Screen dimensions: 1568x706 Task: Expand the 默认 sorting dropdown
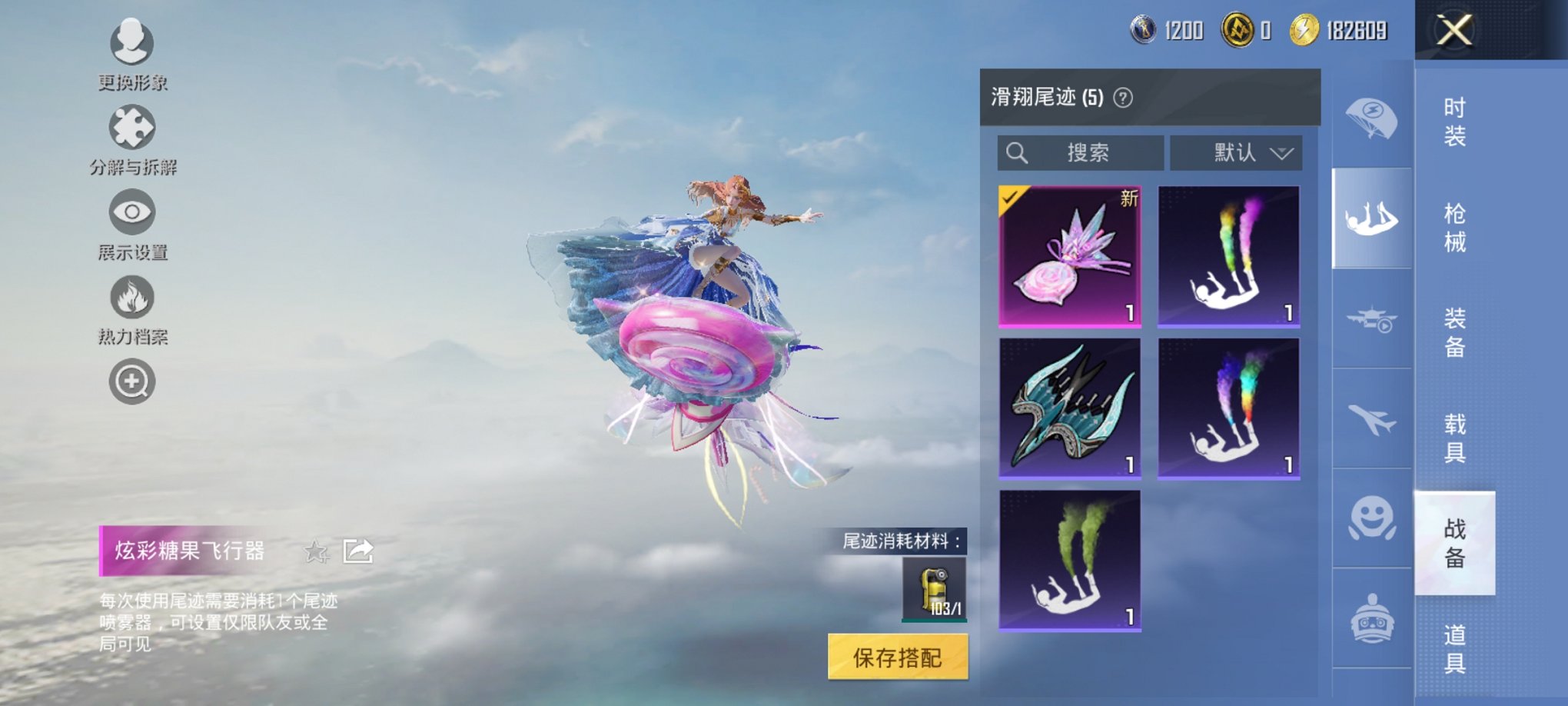[x=1235, y=152]
